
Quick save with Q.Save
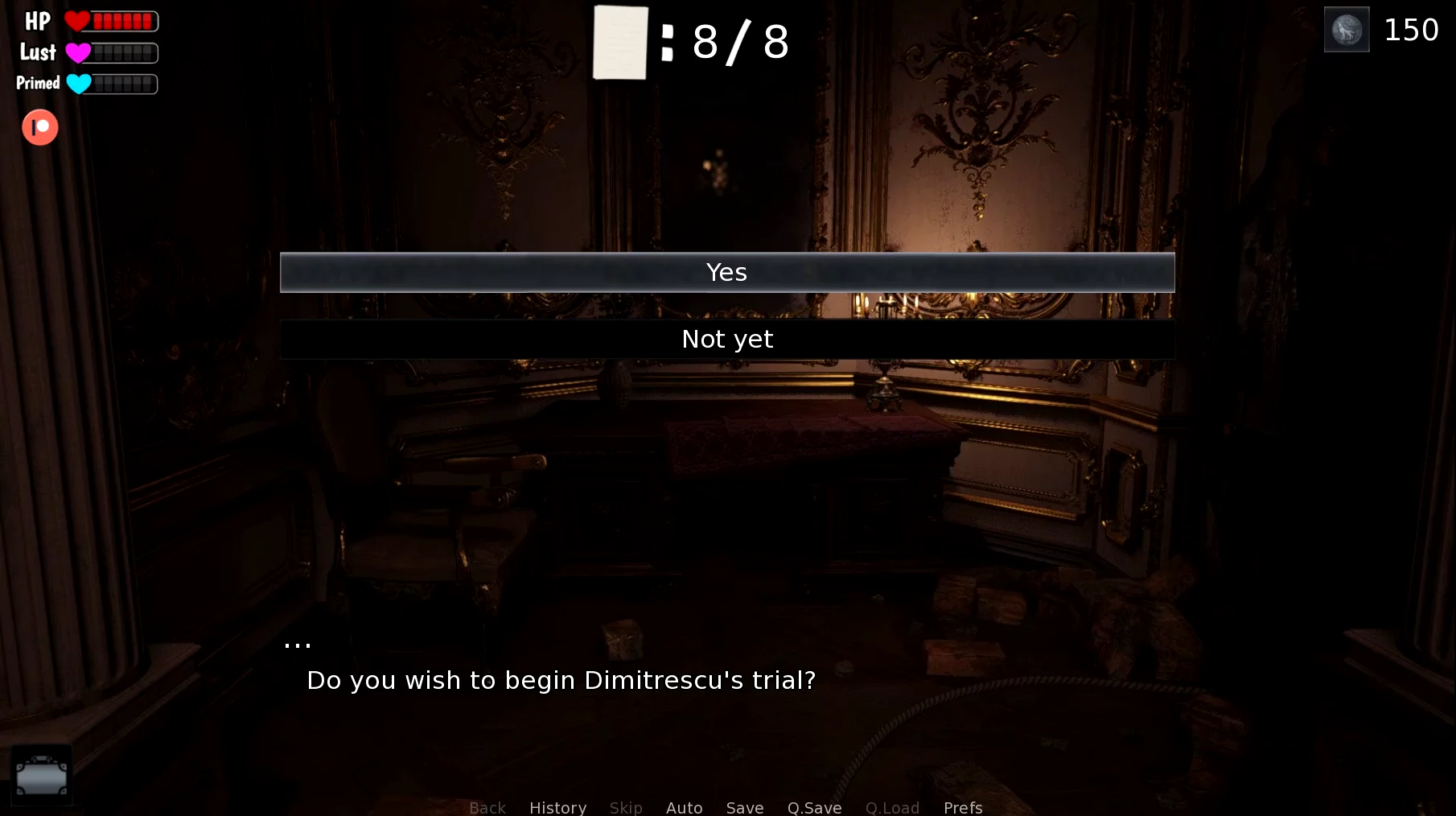click(x=814, y=807)
